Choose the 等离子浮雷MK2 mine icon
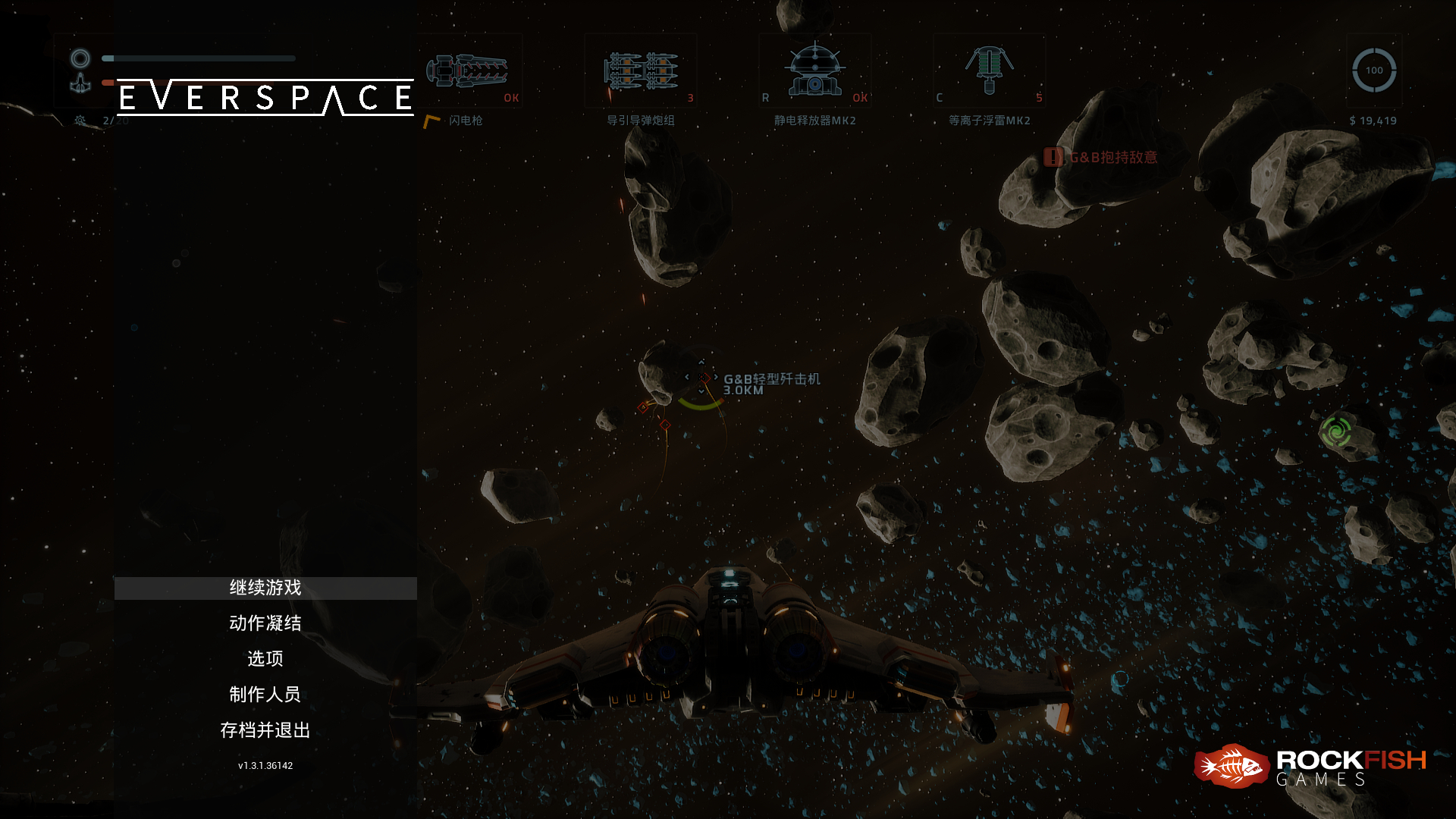This screenshot has width=1456, height=819. click(989, 72)
